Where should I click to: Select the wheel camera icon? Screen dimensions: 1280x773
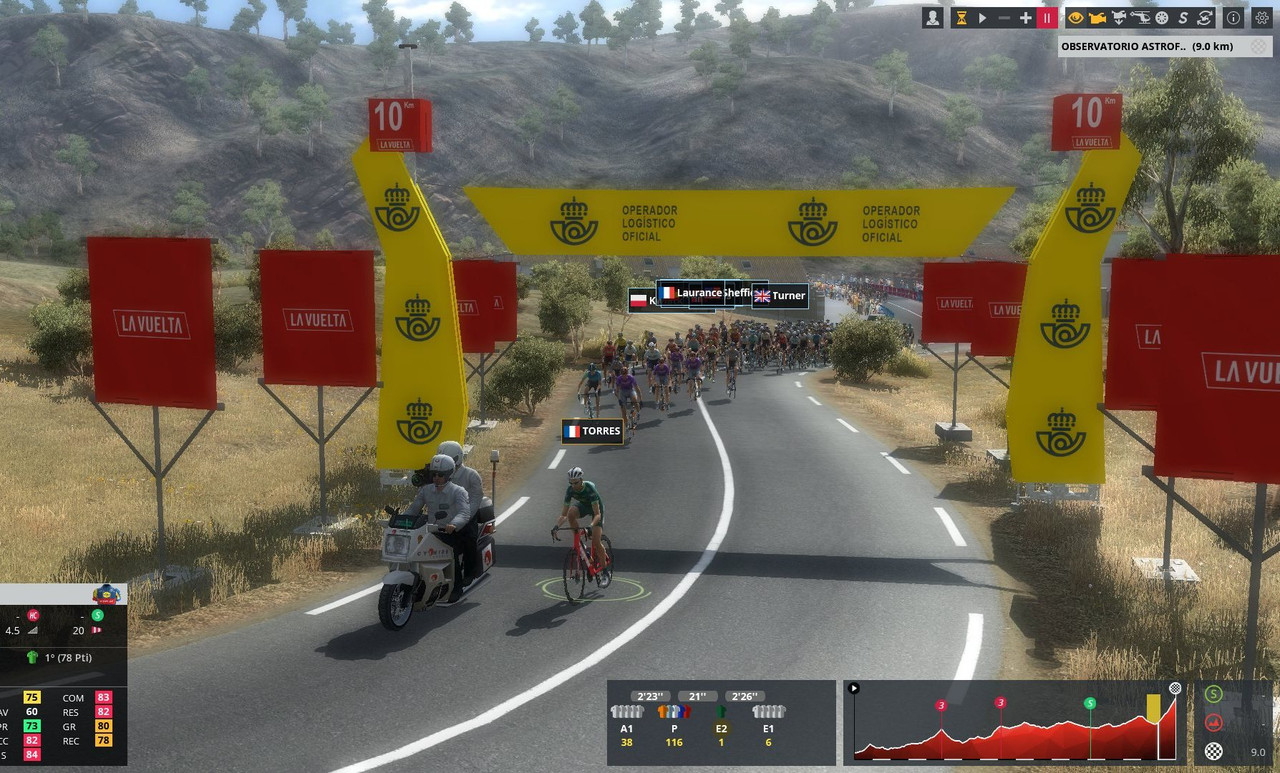coord(1161,18)
